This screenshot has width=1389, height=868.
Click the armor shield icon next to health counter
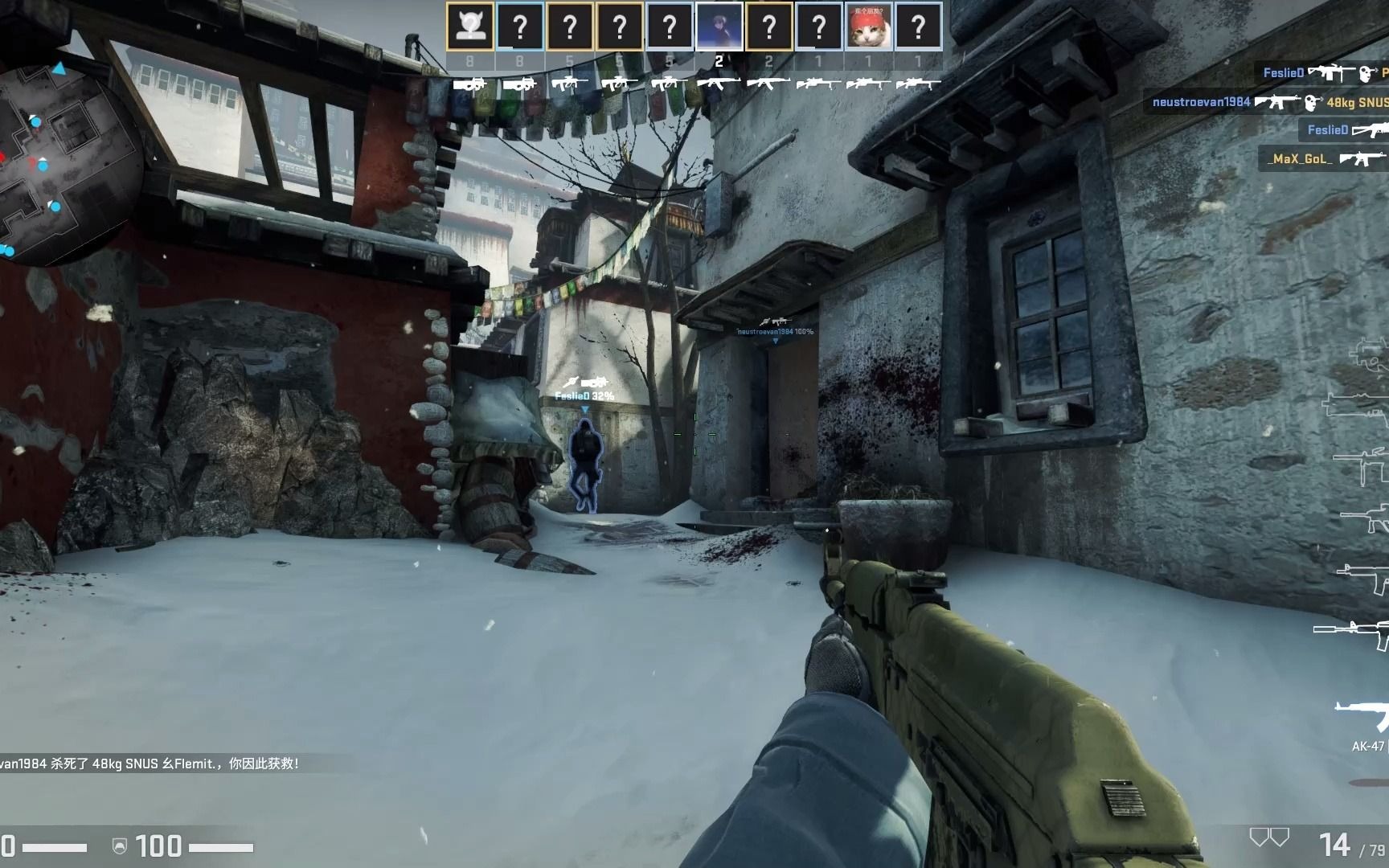119,847
